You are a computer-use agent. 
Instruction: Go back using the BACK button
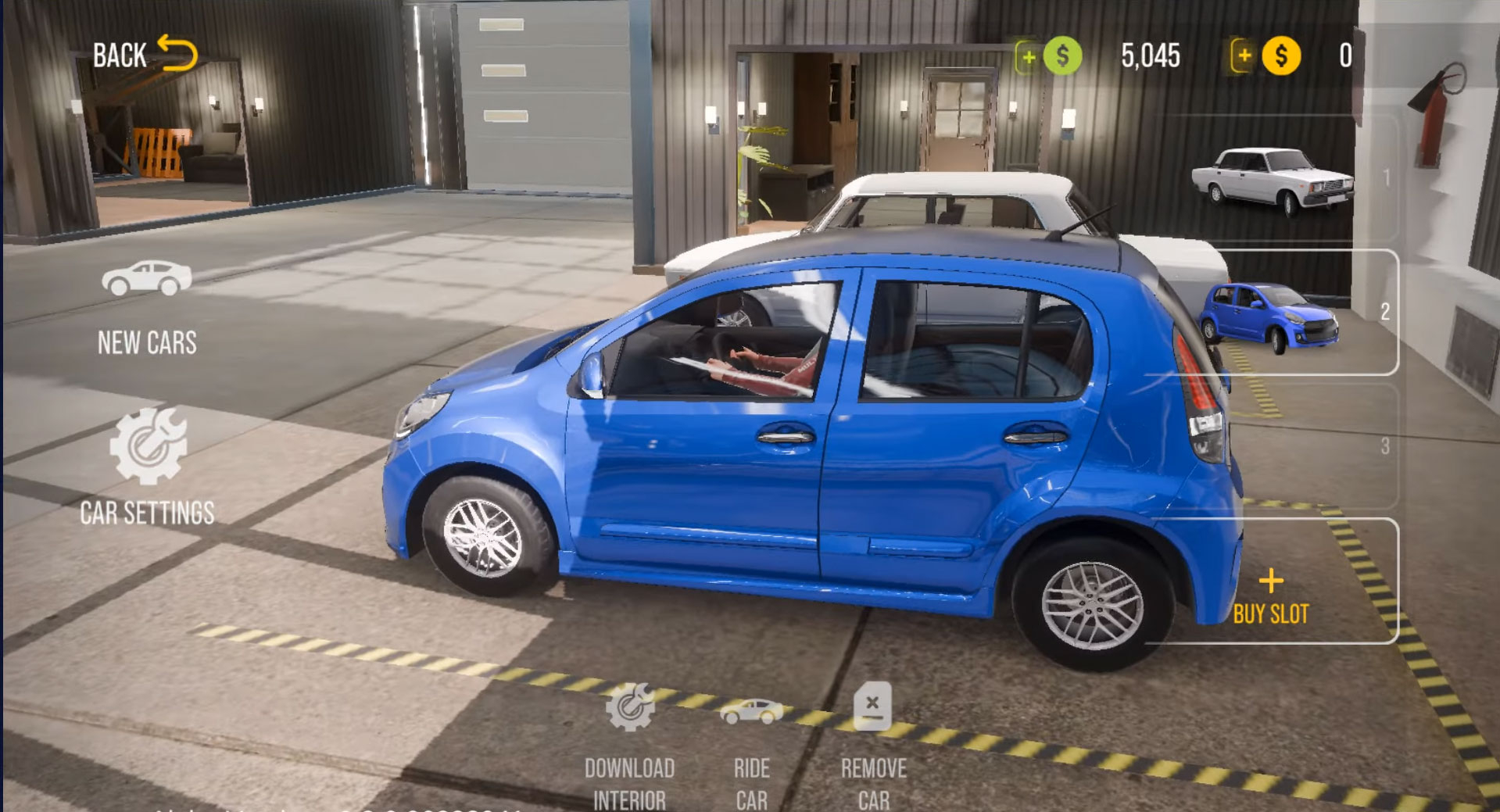click(145, 55)
